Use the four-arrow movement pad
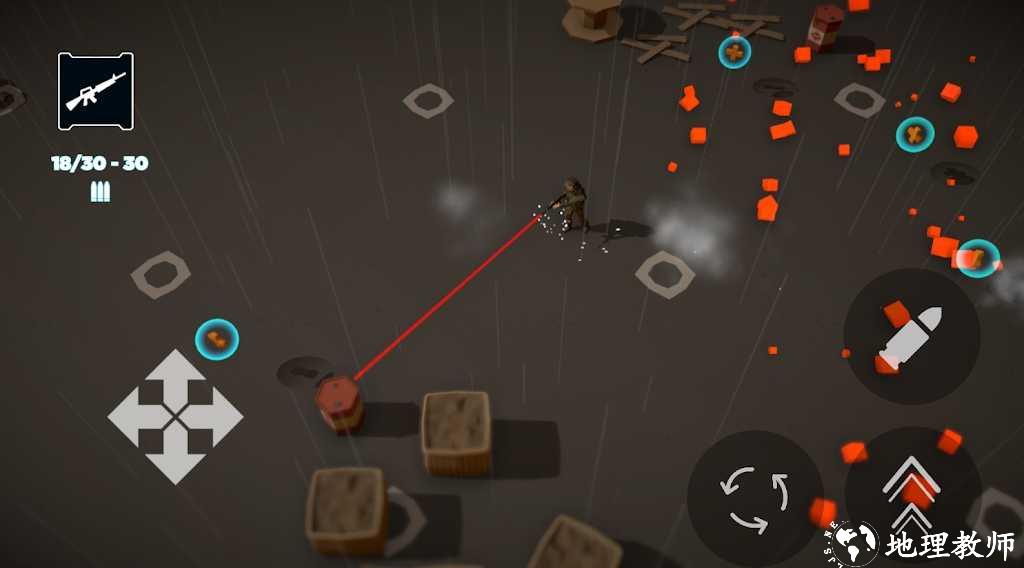 click(x=175, y=416)
